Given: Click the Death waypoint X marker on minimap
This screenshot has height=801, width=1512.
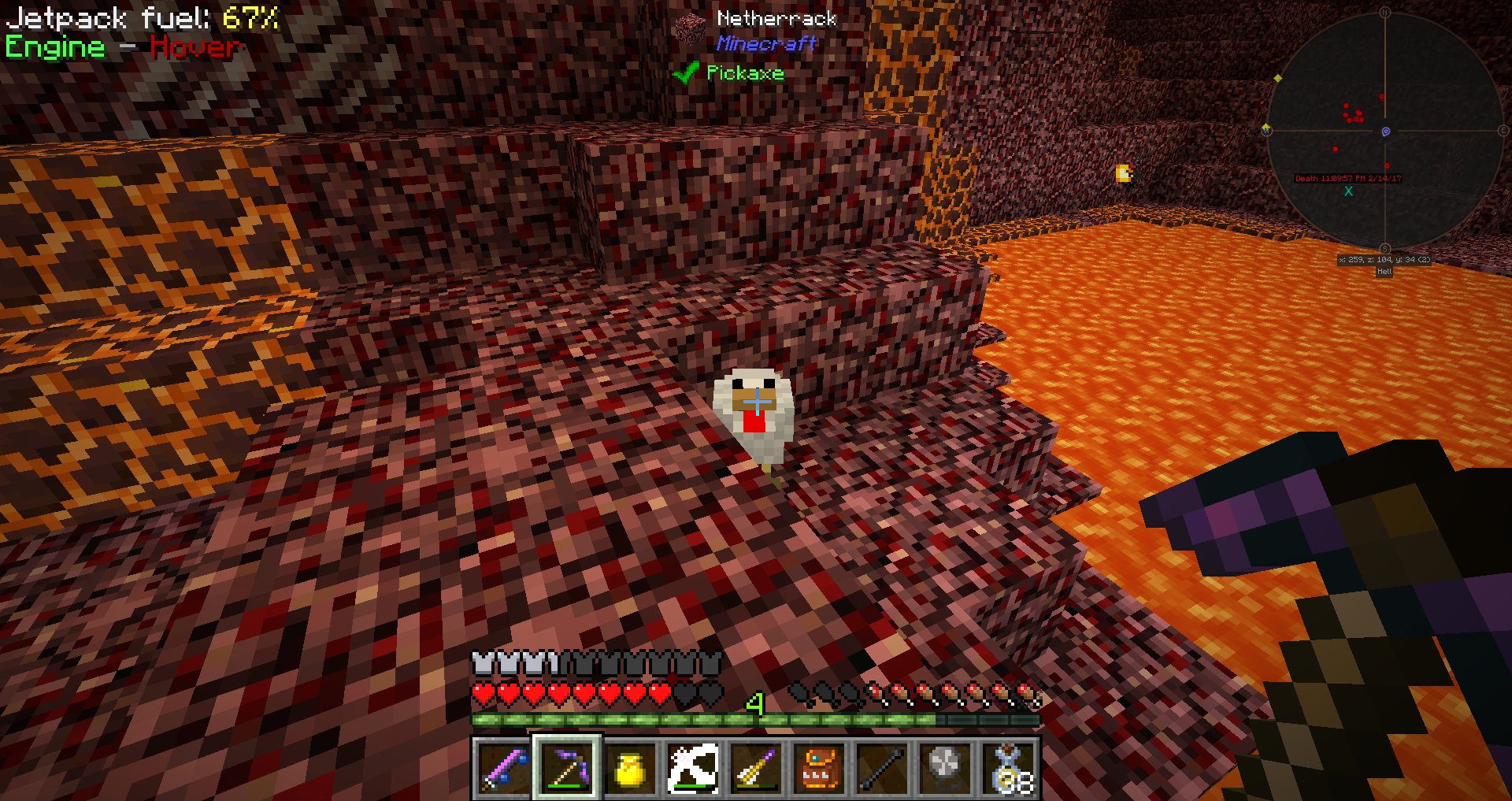Looking at the screenshot, I should pyautogui.click(x=1348, y=191).
